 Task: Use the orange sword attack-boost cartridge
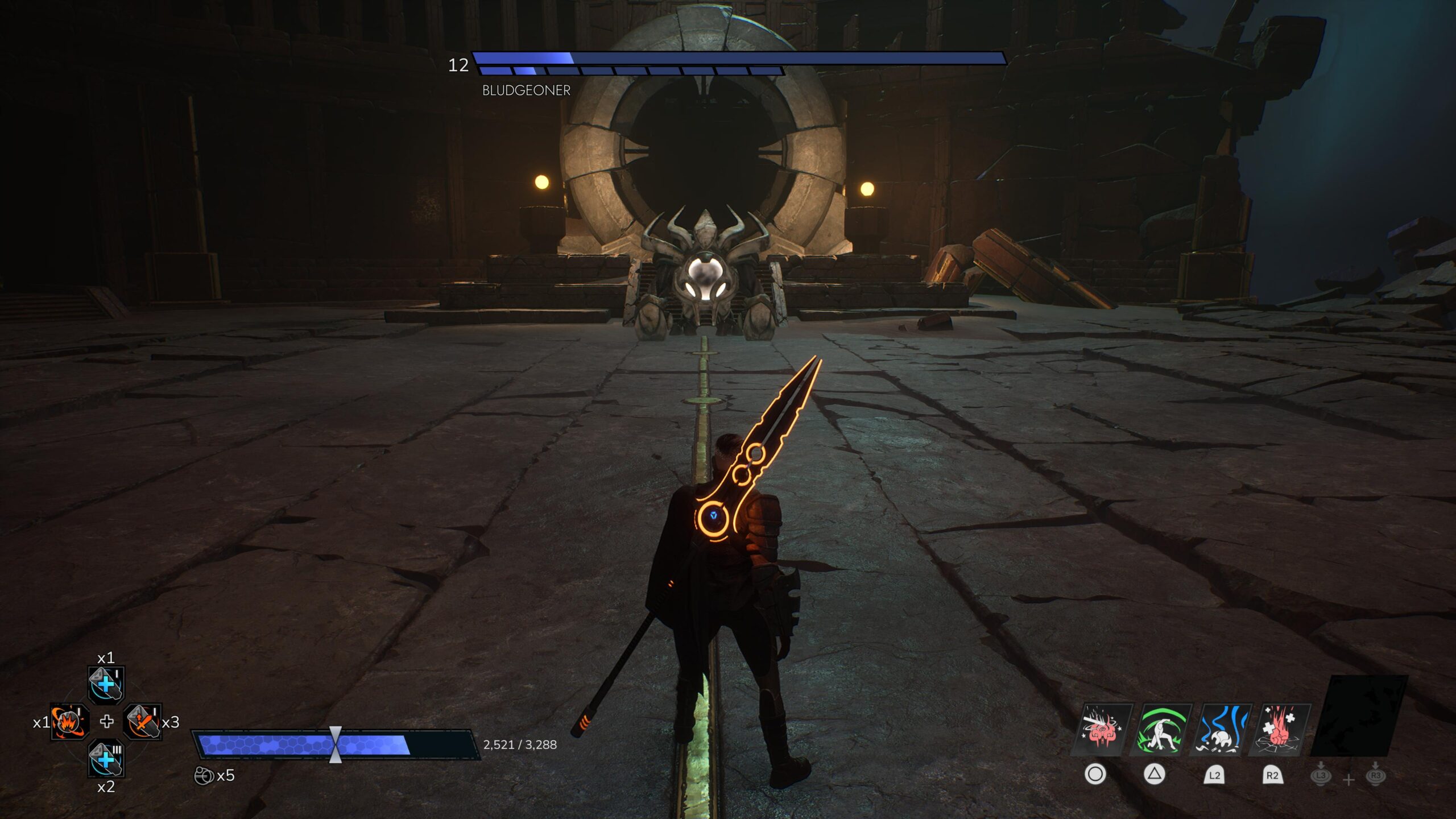click(x=142, y=722)
